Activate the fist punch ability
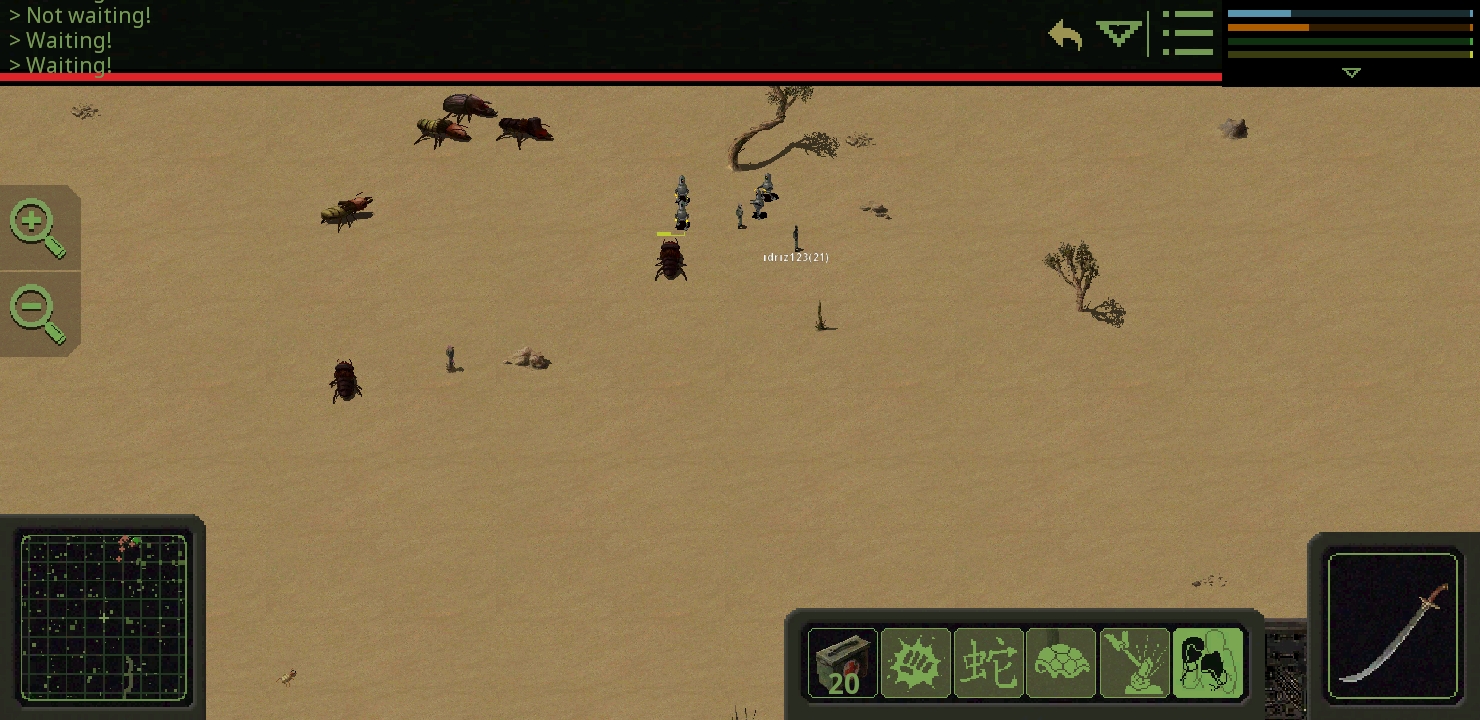1480x720 pixels. pos(915,662)
